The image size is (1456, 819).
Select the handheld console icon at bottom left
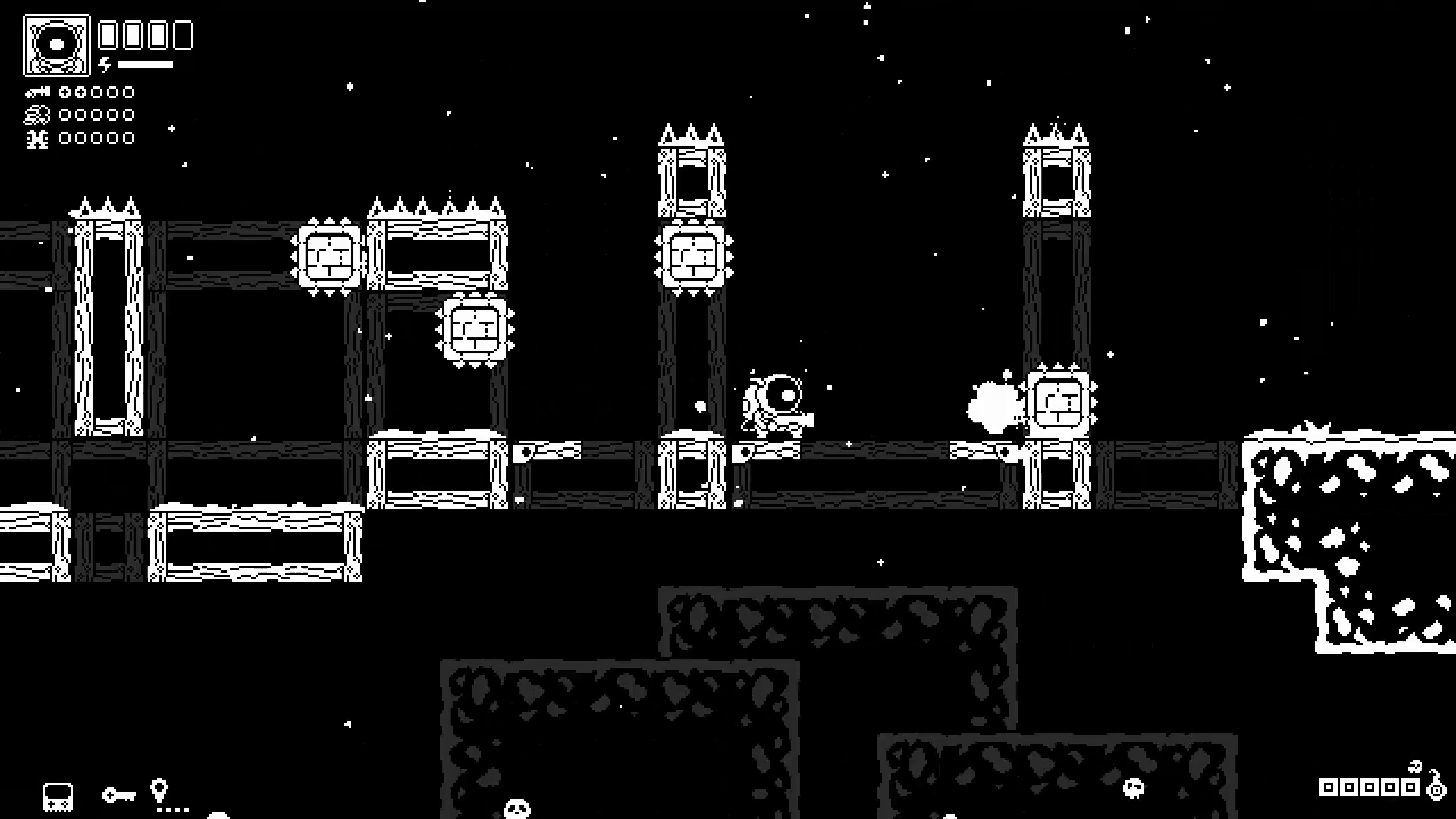[58, 795]
